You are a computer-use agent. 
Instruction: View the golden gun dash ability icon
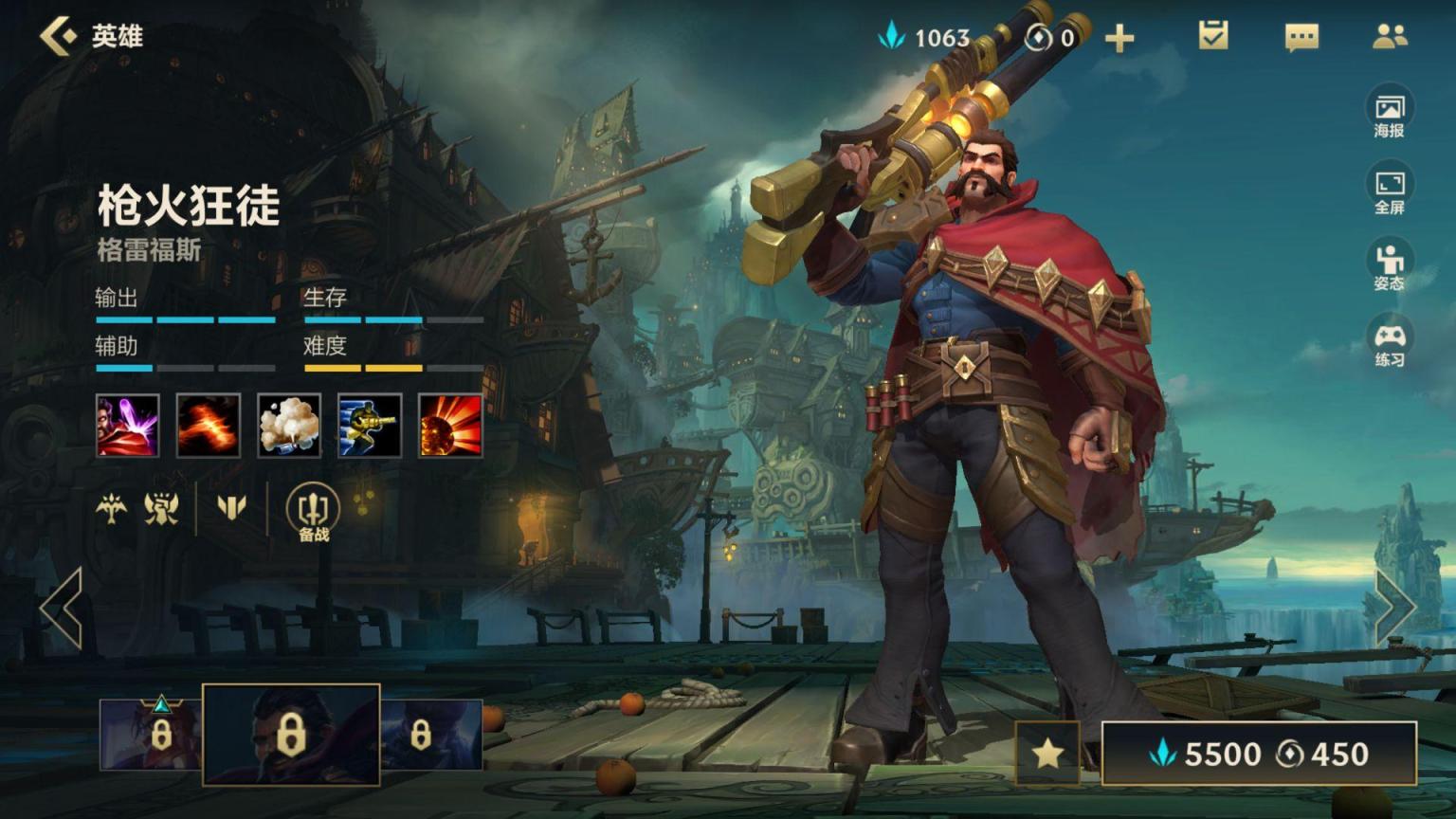pyautogui.click(x=370, y=426)
